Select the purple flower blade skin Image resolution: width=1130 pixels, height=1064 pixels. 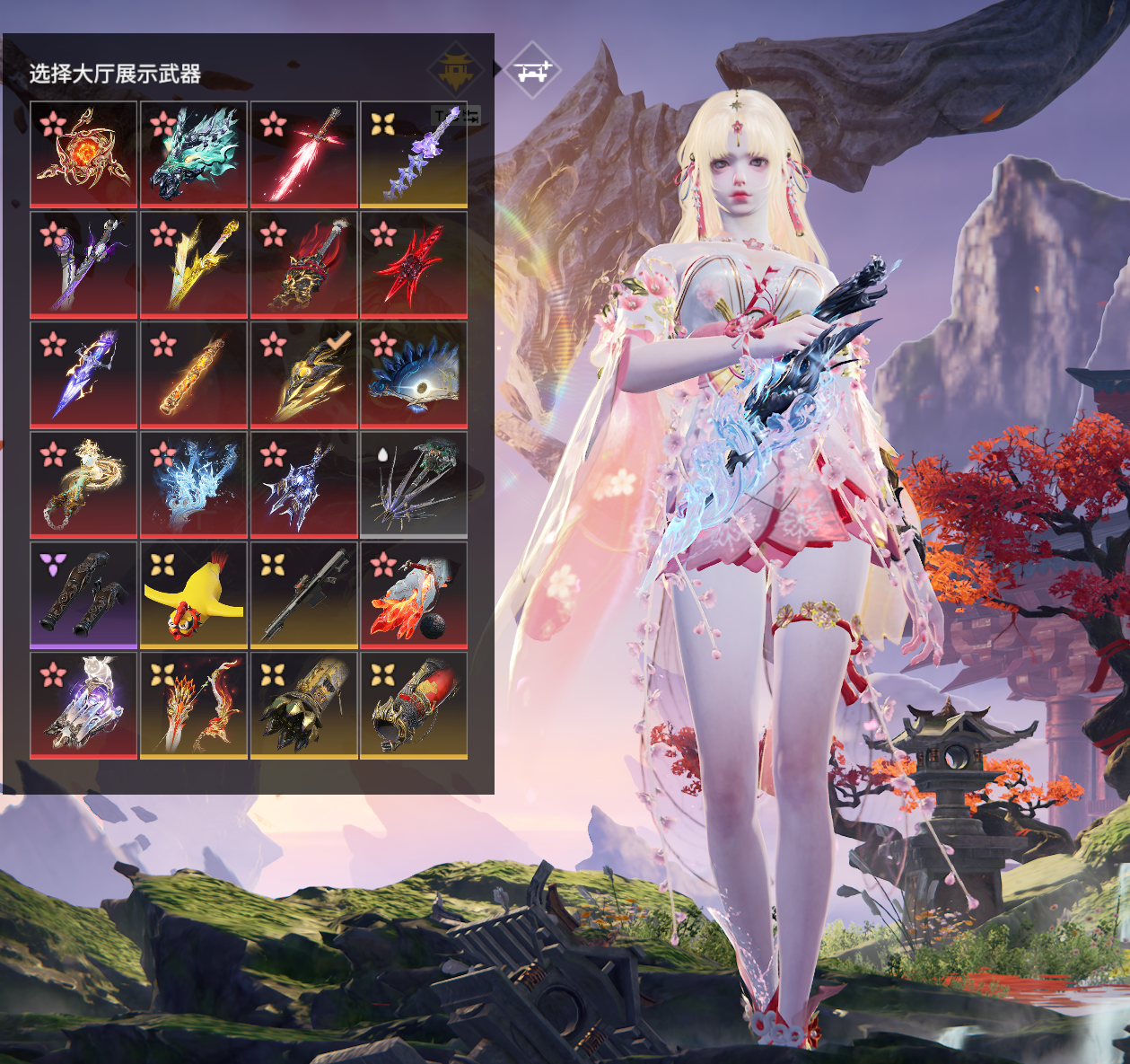414,154
